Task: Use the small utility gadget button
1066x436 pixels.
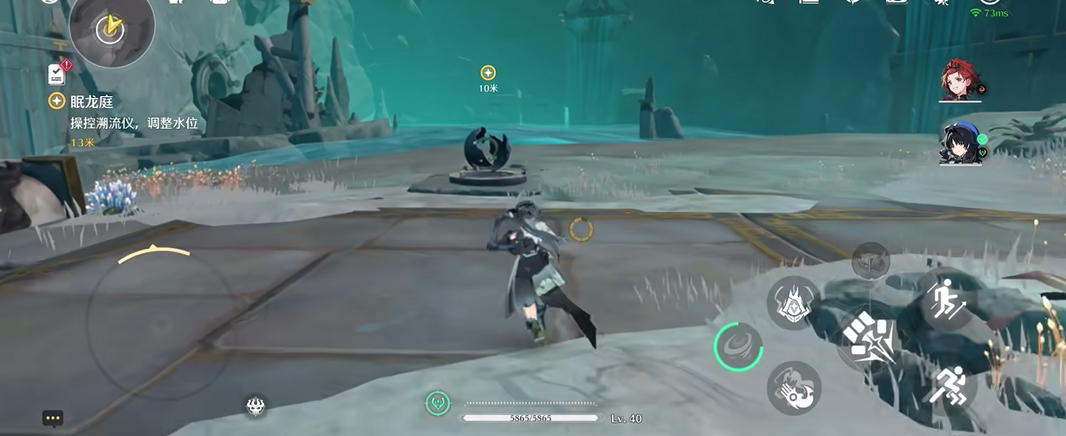Action: (x=870, y=260)
